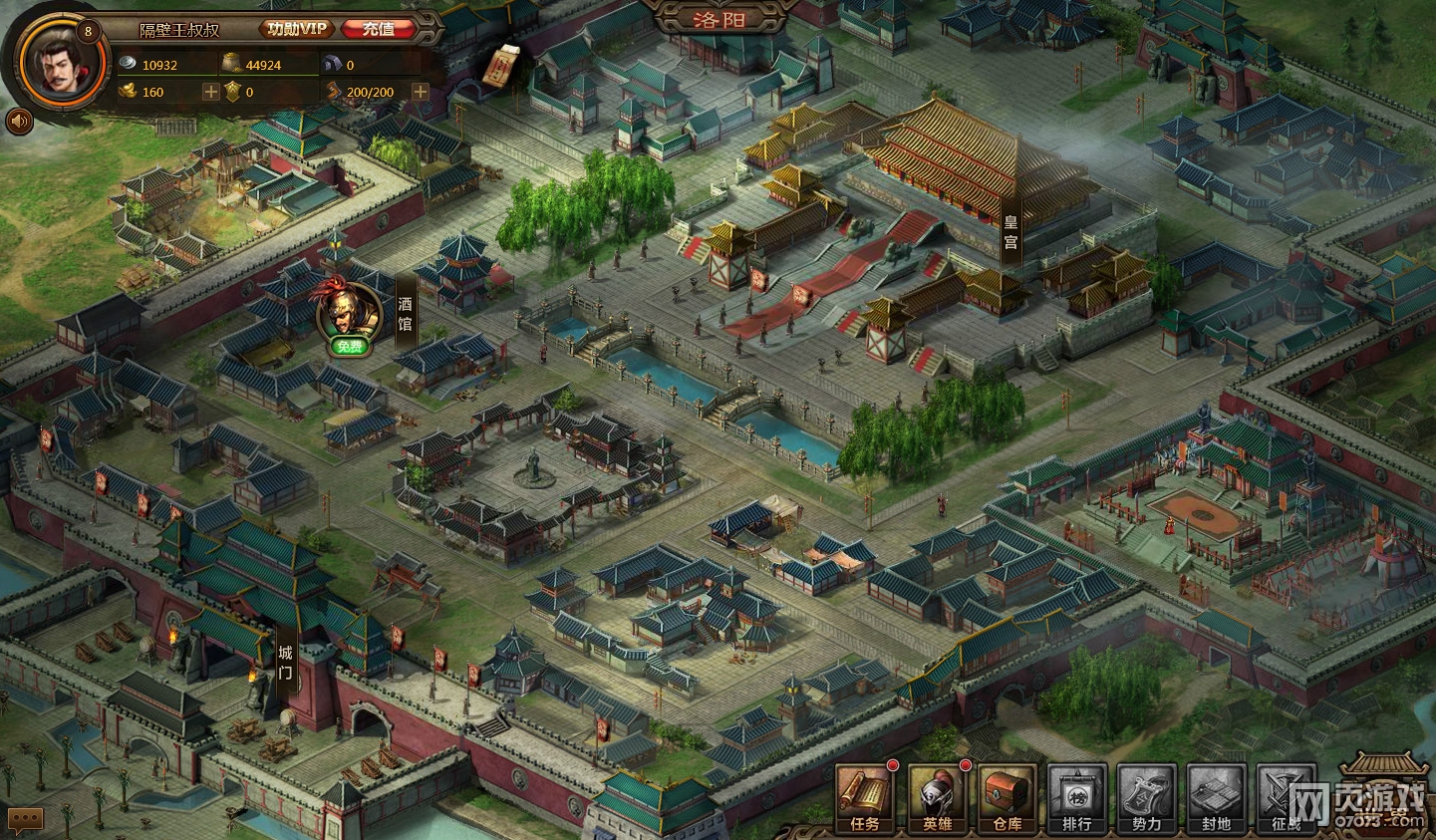This screenshot has width=1436, height=840.
Task: Open the 封地 fief menu
Action: click(x=1216, y=799)
